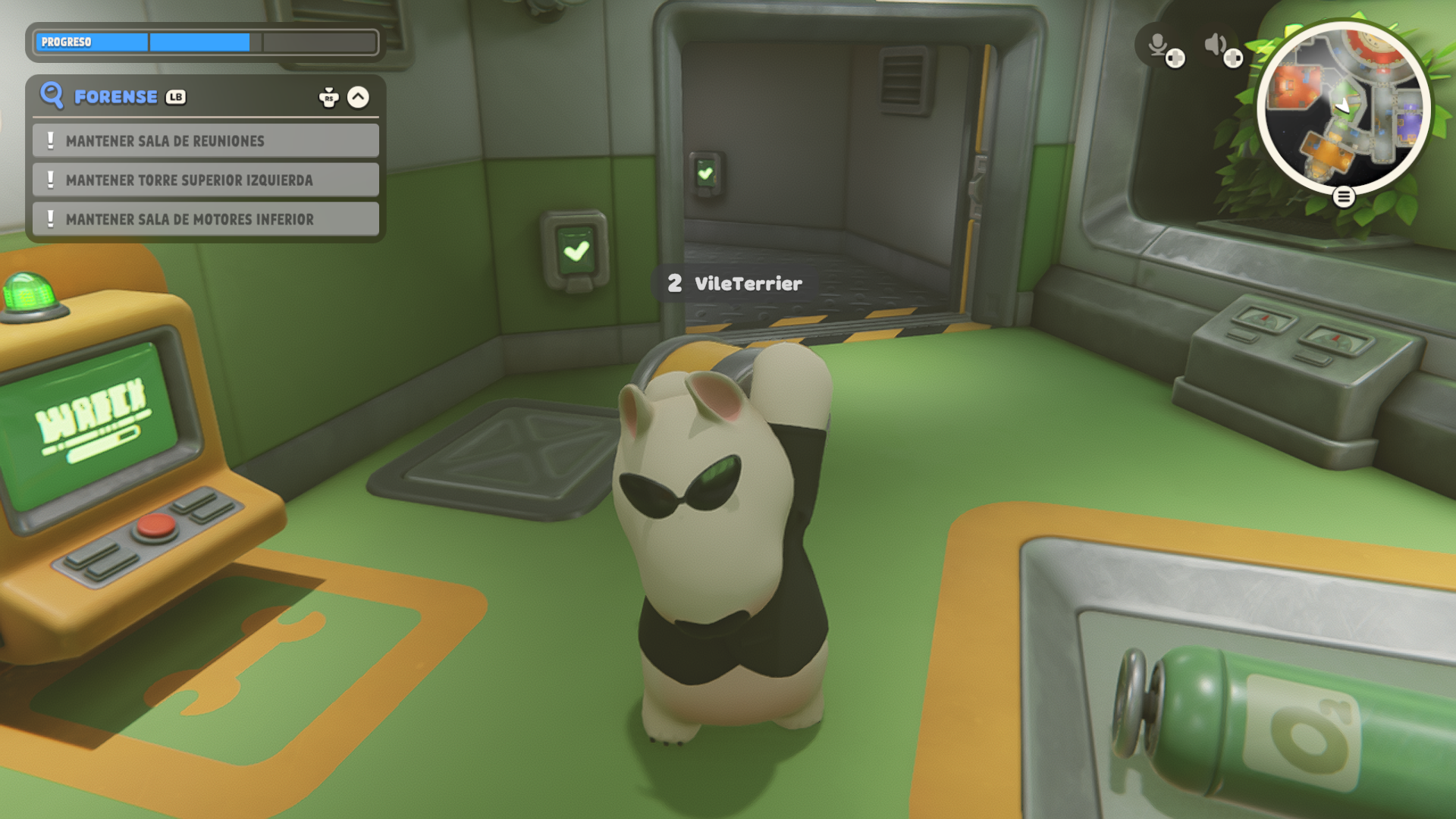Open the Forense role magnifier icon
The width and height of the screenshot is (1456, 819).
tap(52, 96)
